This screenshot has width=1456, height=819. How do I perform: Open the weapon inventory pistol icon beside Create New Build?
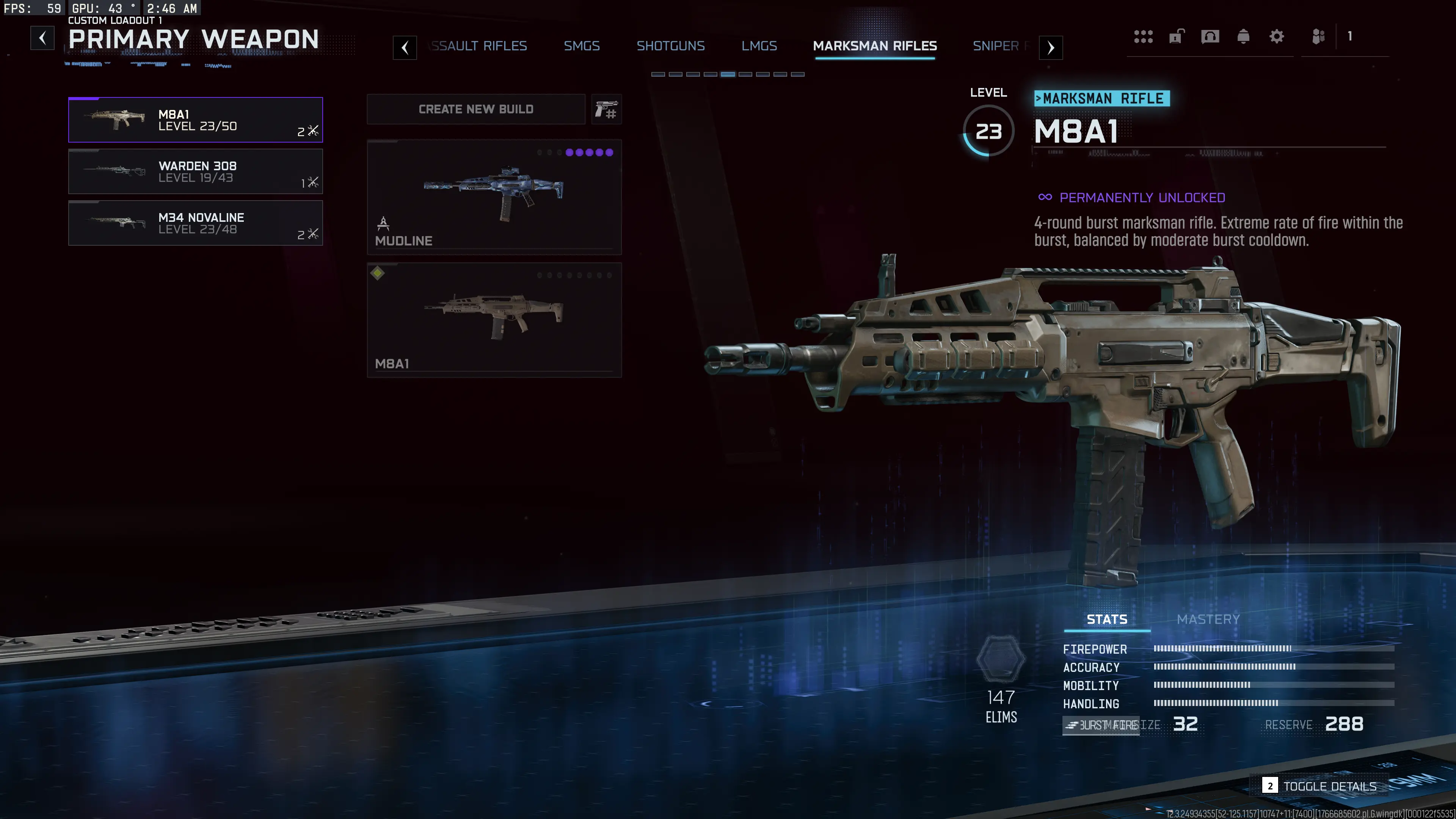[607, 109]
